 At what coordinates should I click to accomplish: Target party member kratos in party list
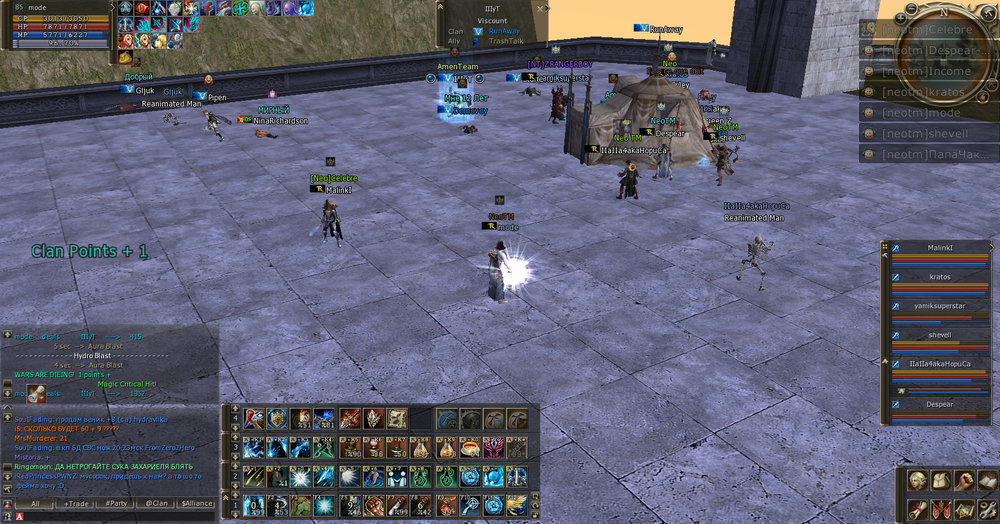940,277
